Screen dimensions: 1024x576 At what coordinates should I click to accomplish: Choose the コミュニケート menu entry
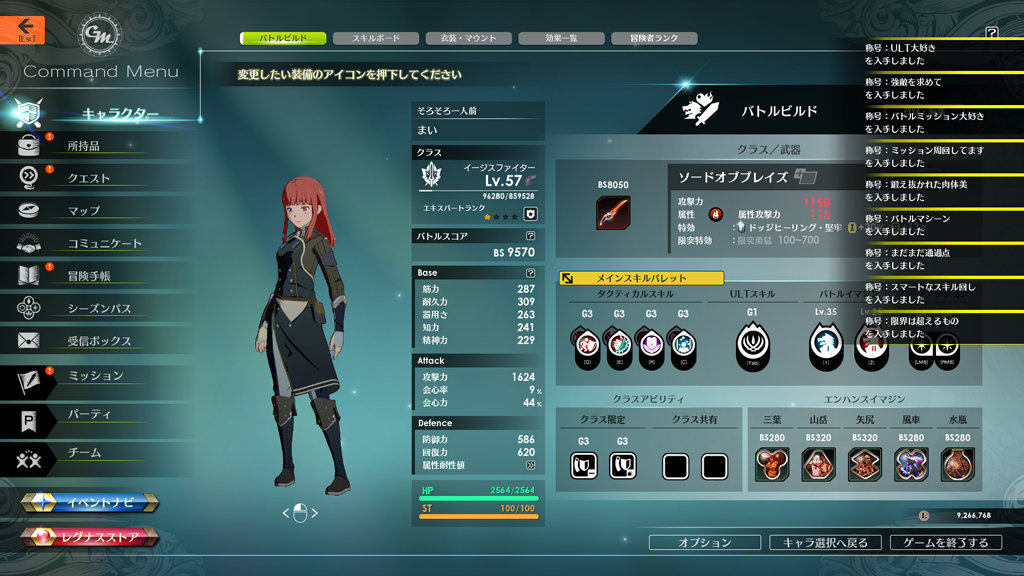(104, 243)
